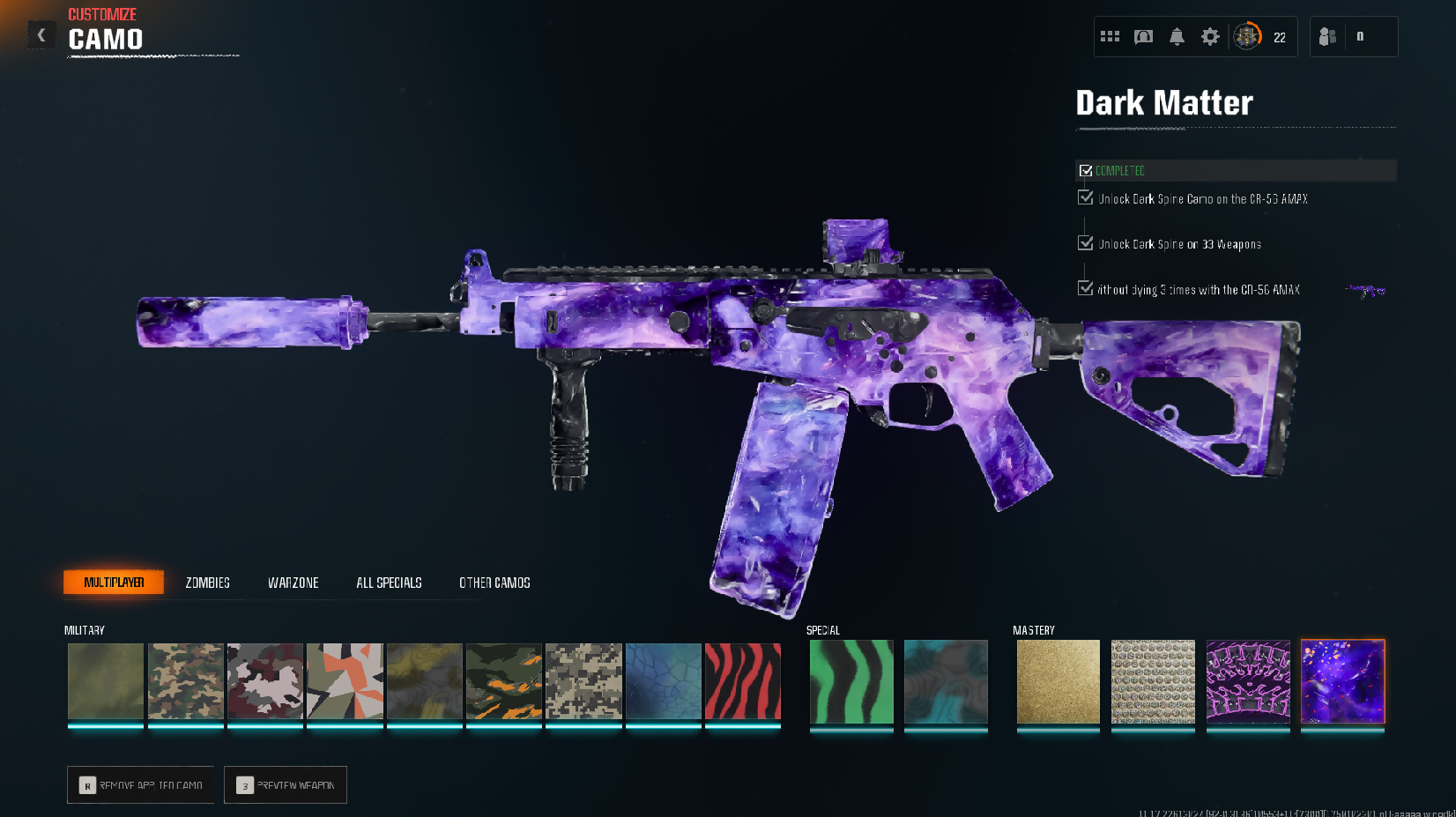Viewport: 1456px width, 817px height.
Task: Click the Preview Weapon button
Action: point(286,784)
